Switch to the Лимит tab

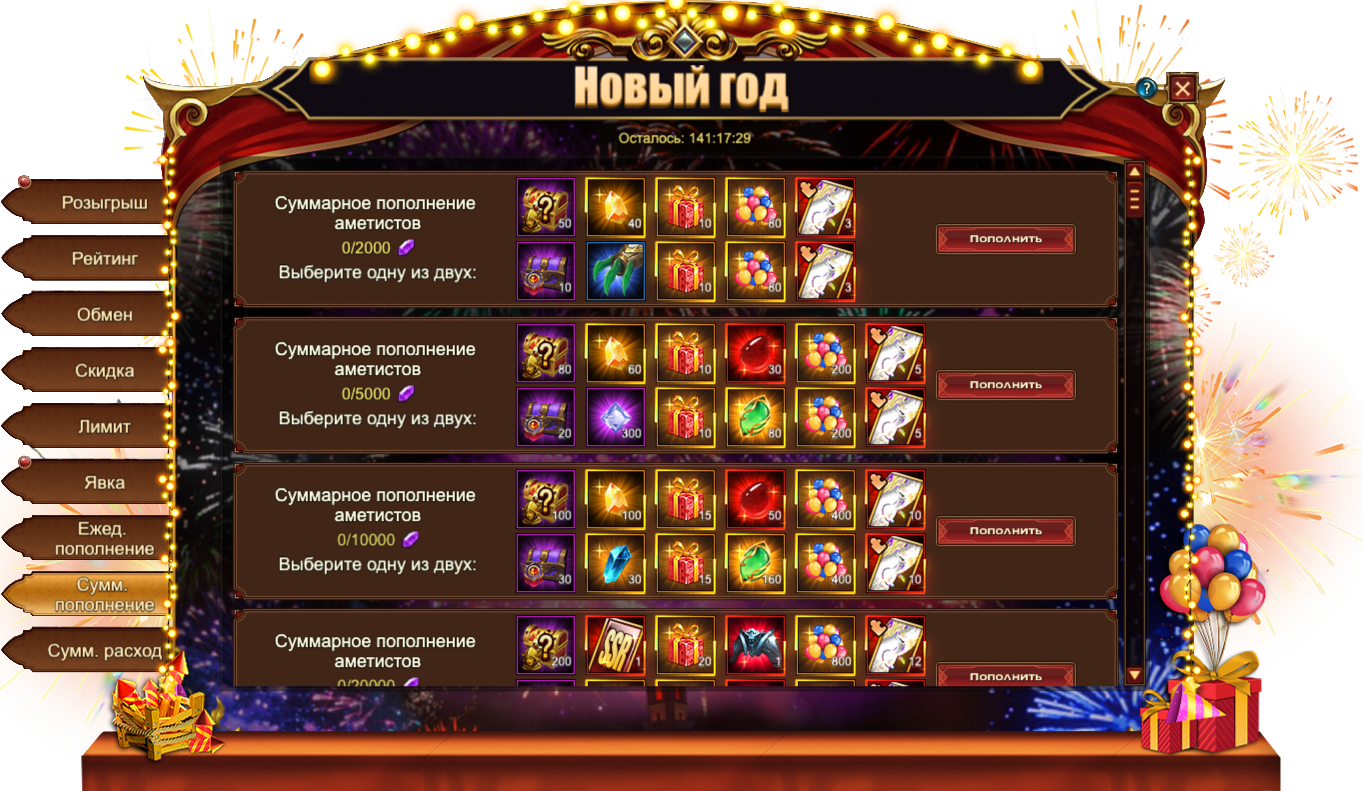[x=100, y=427]
